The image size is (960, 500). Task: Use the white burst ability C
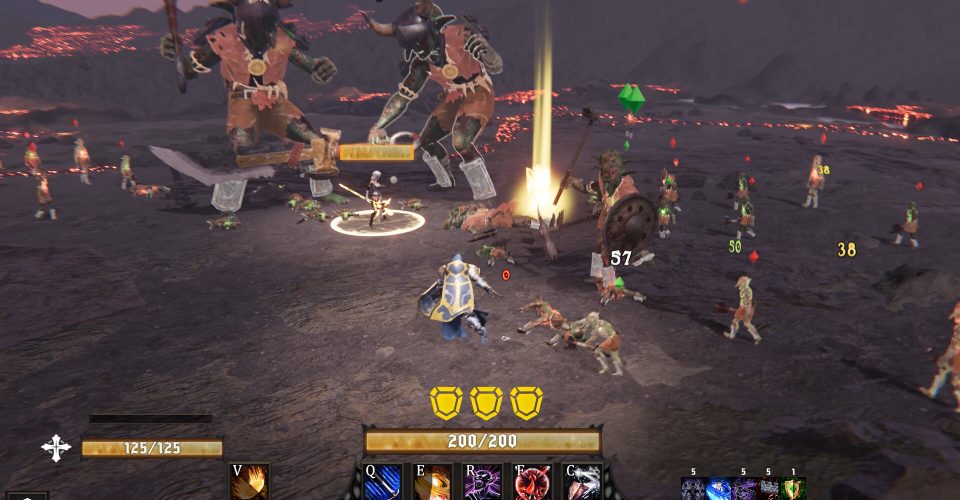tap(583, 482)
